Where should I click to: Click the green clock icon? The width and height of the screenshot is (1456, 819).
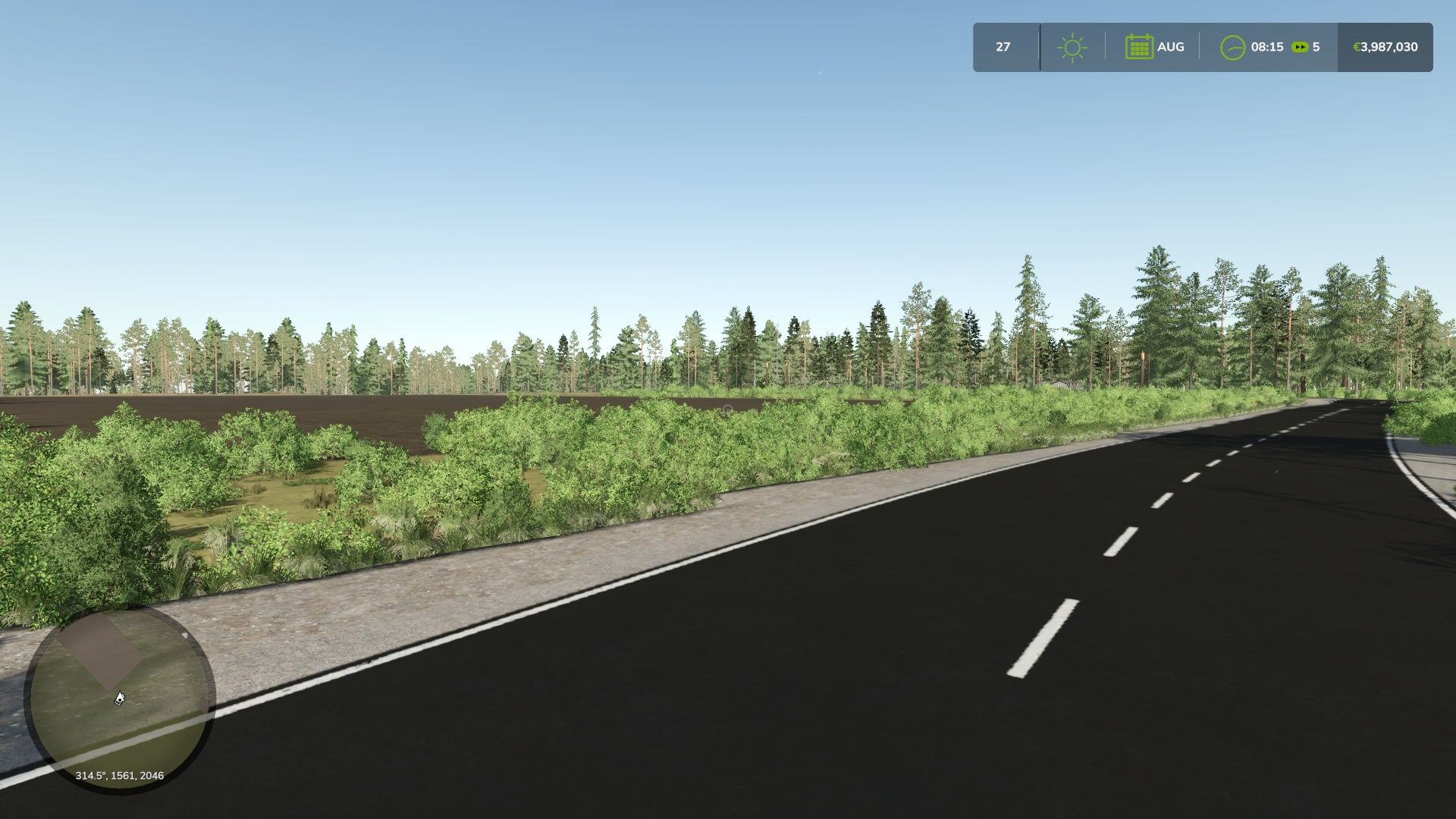click(1232, 48)
